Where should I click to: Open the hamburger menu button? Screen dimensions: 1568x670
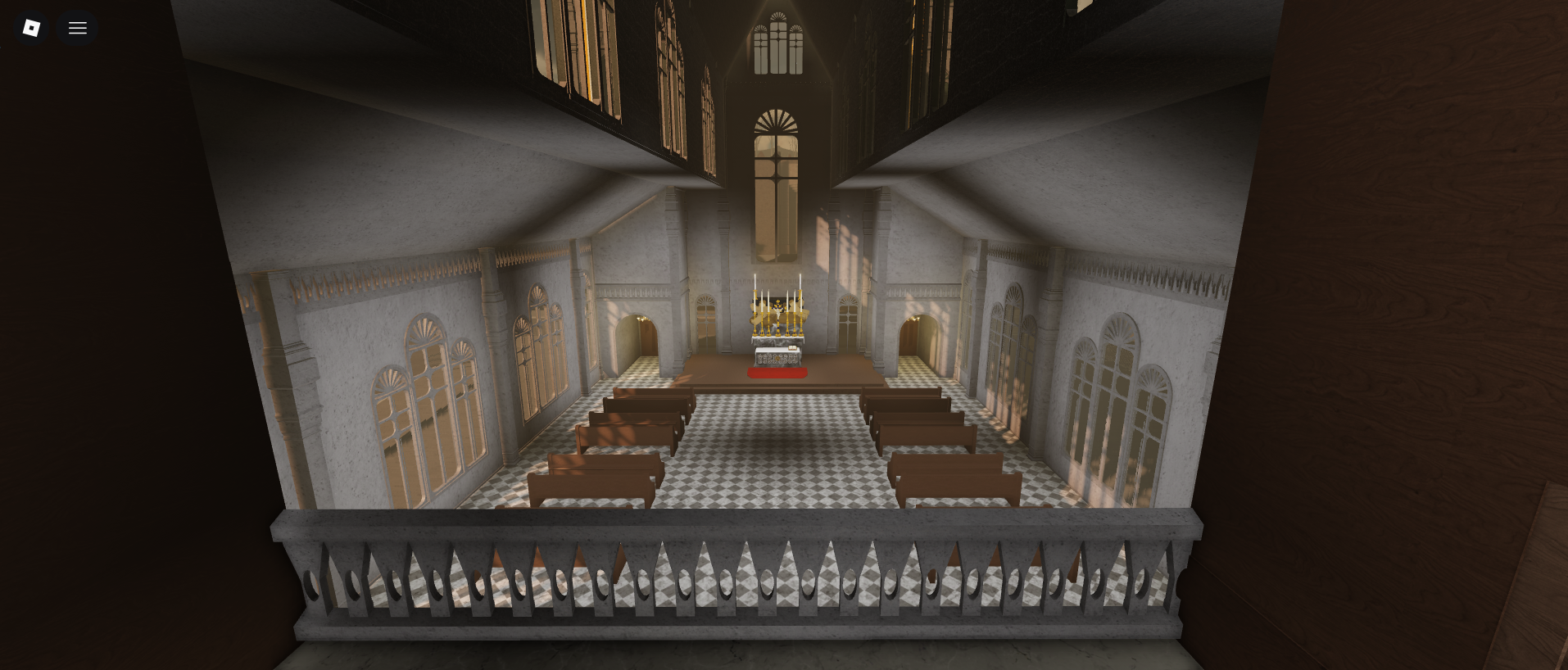click(x=78, y=28)
